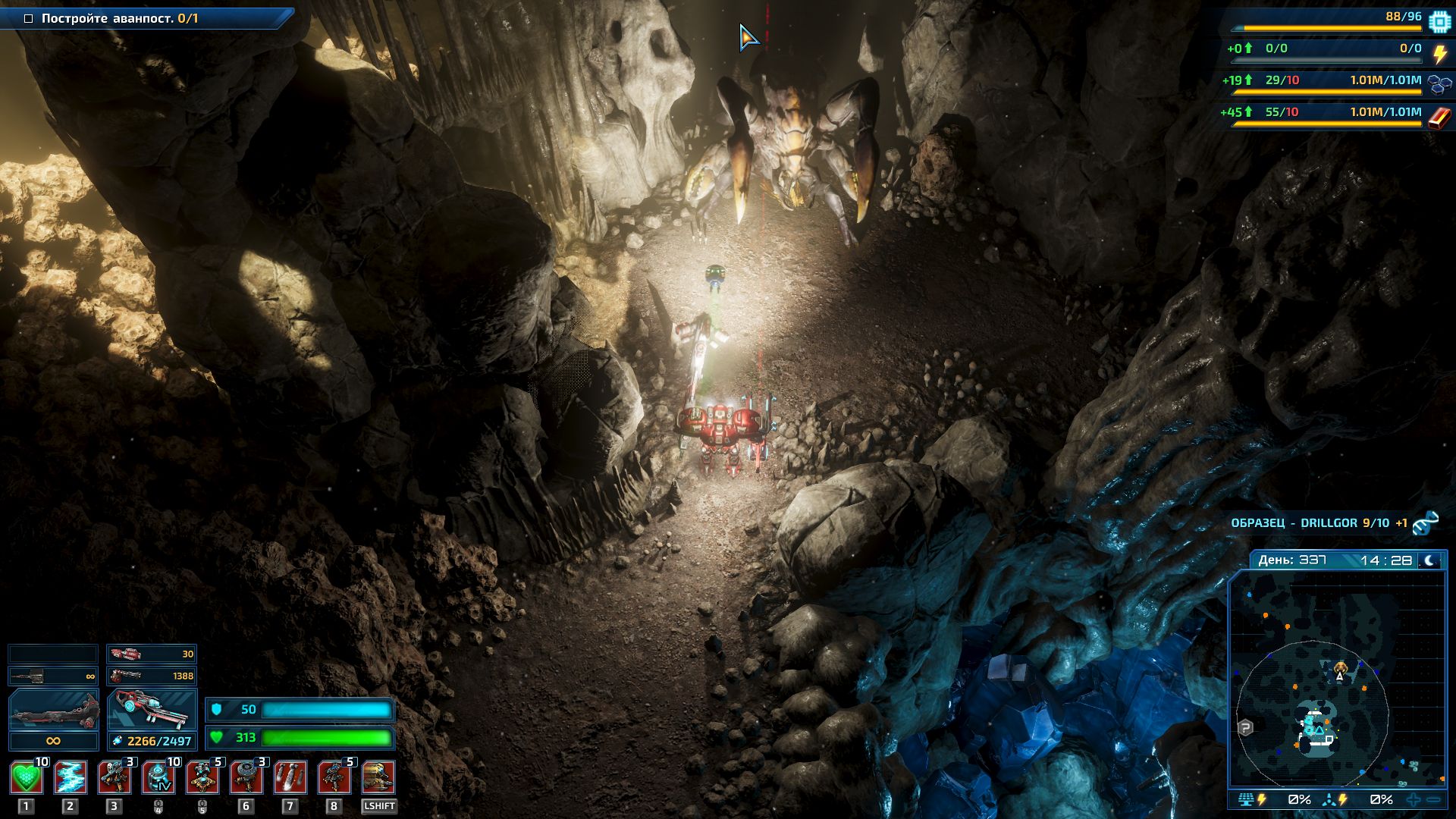Activate the blue lightning ability

pyautogui.click(x=70, y=778)
